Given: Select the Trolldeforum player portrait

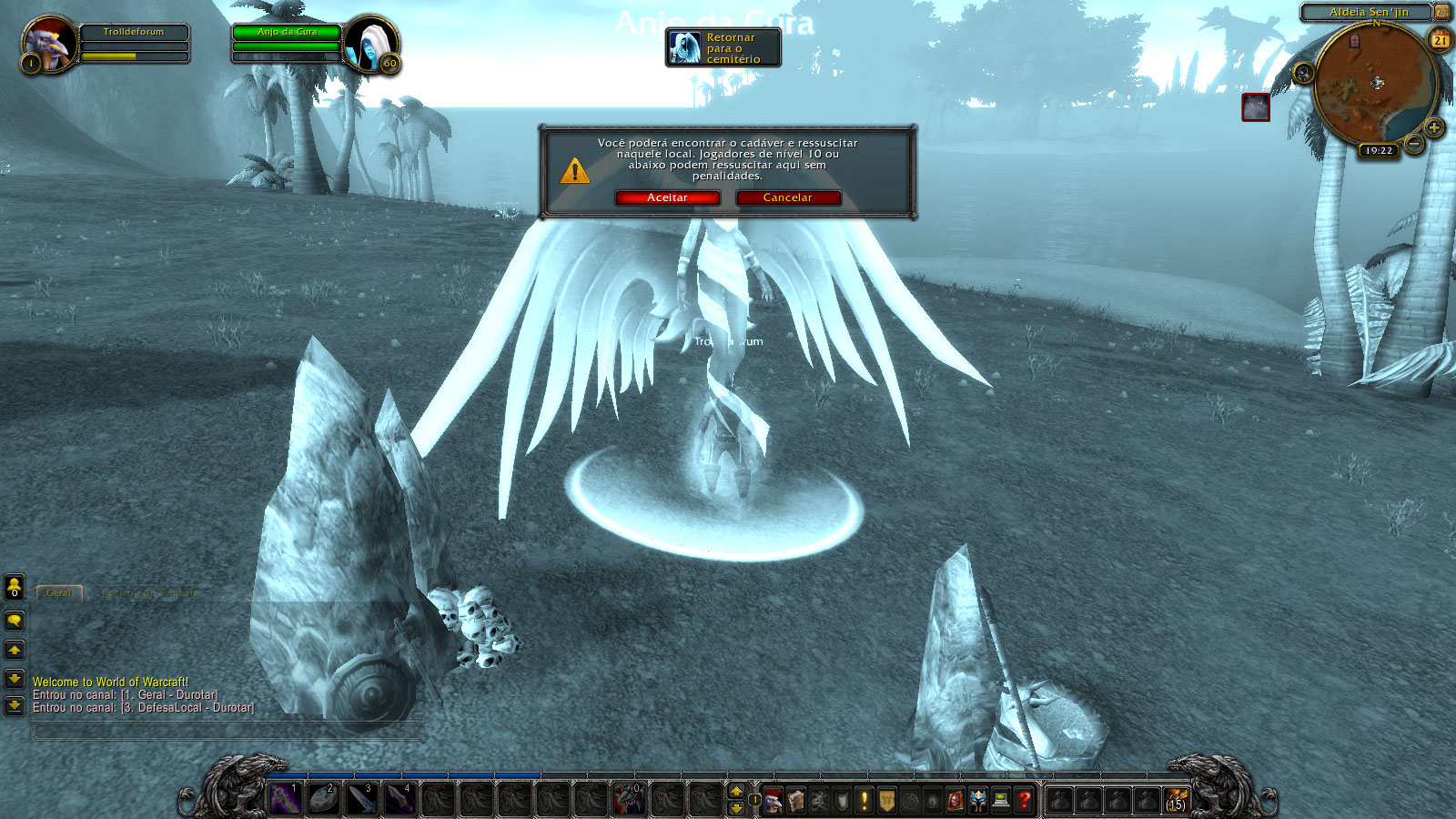Looking at the screenshot, I should [48, 44].
